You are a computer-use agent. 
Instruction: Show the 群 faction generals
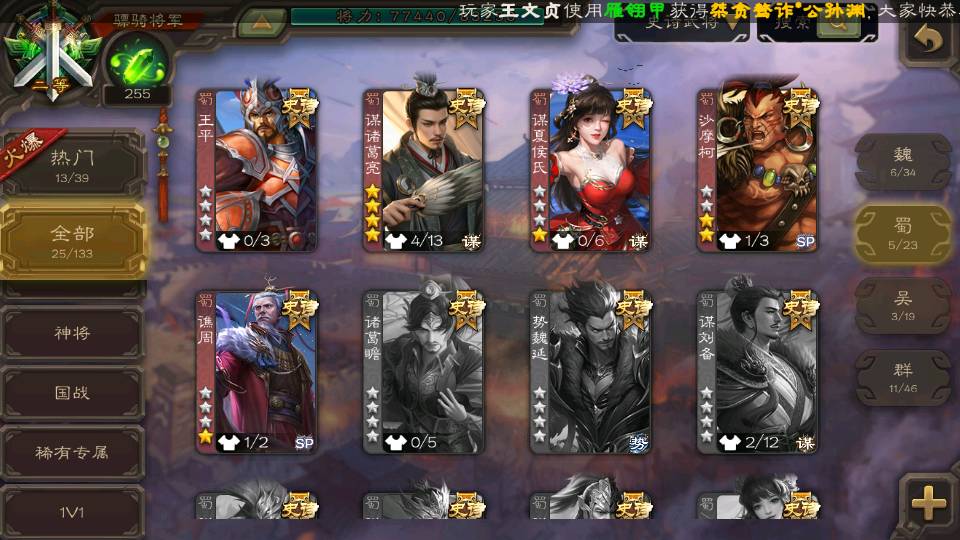coord(903,376)
